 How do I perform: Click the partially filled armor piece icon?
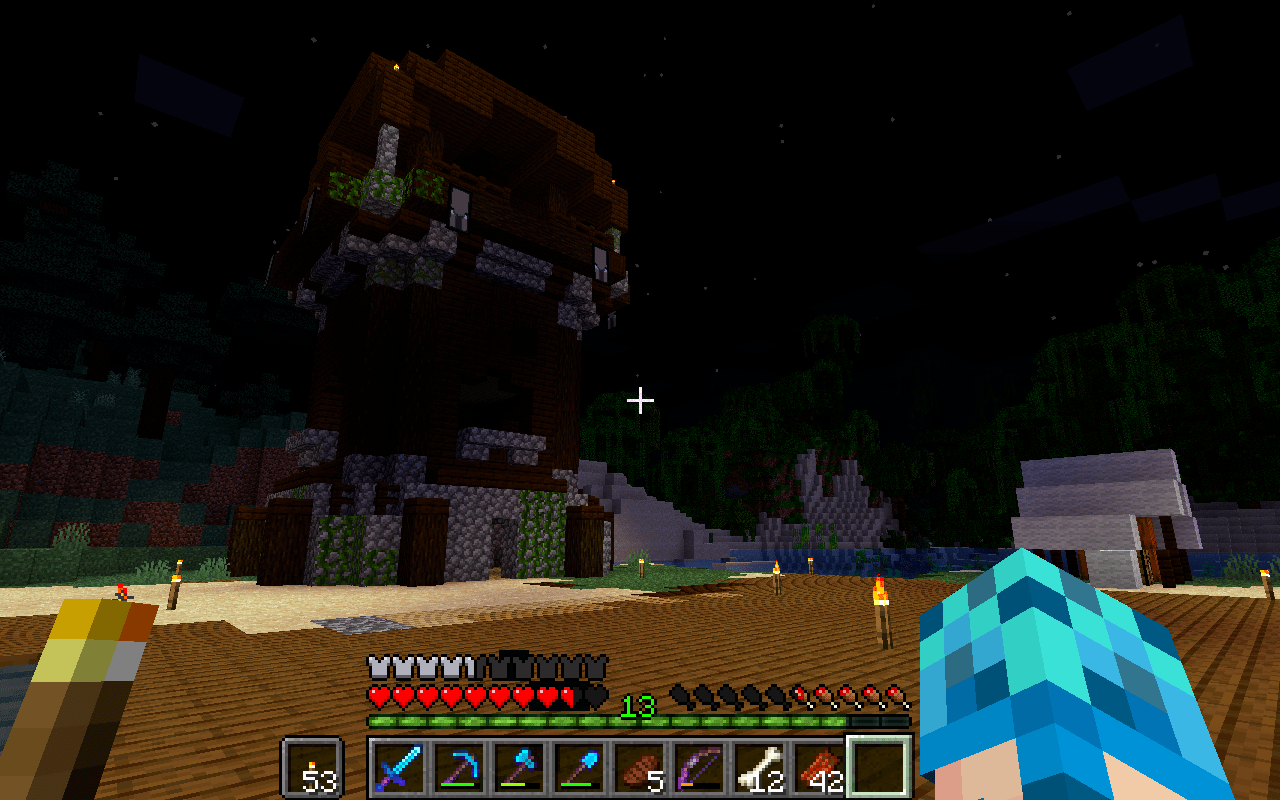(x=472, y=666)
